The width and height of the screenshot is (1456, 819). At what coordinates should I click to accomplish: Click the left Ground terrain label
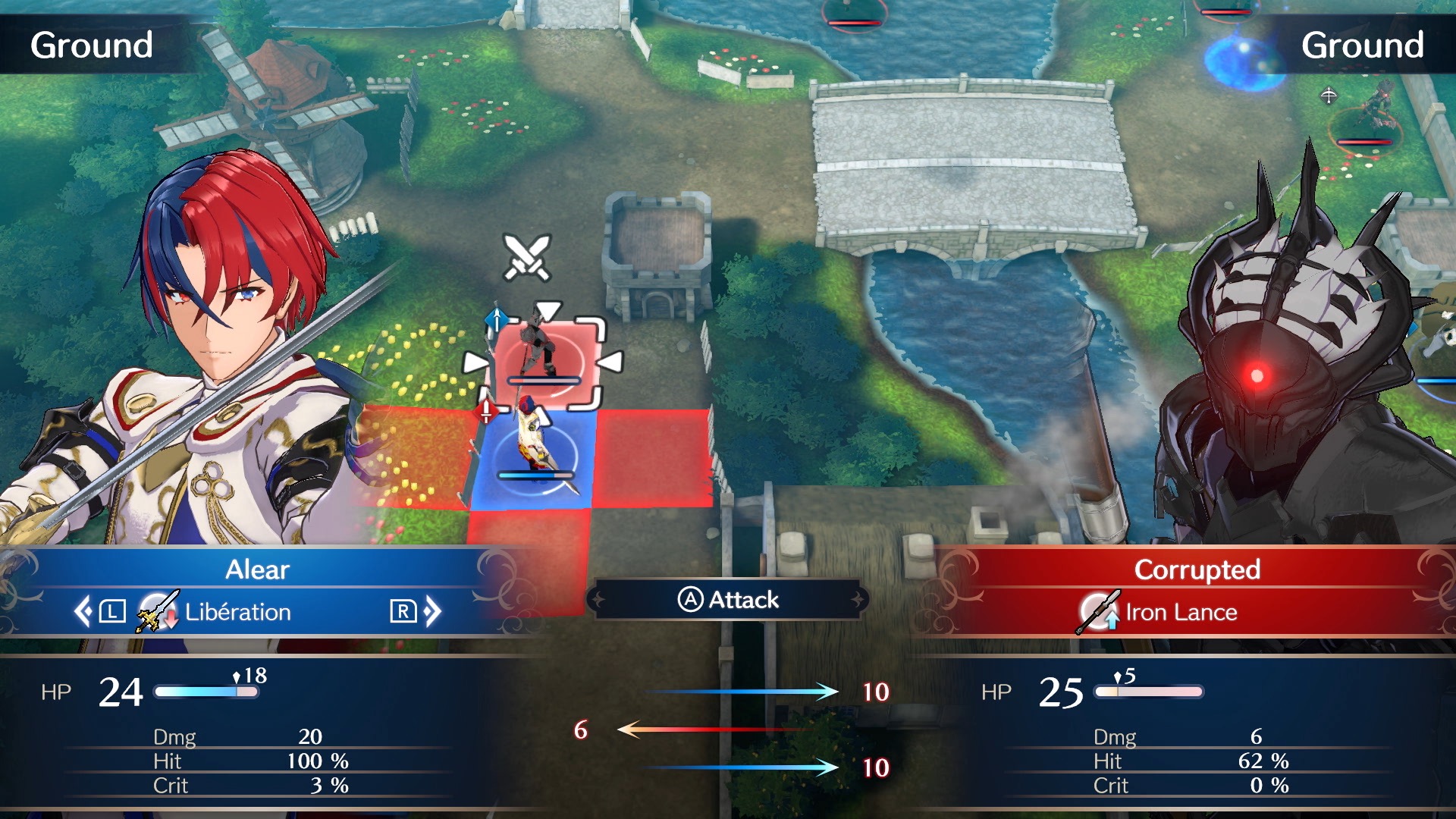[x=93, y=44]
